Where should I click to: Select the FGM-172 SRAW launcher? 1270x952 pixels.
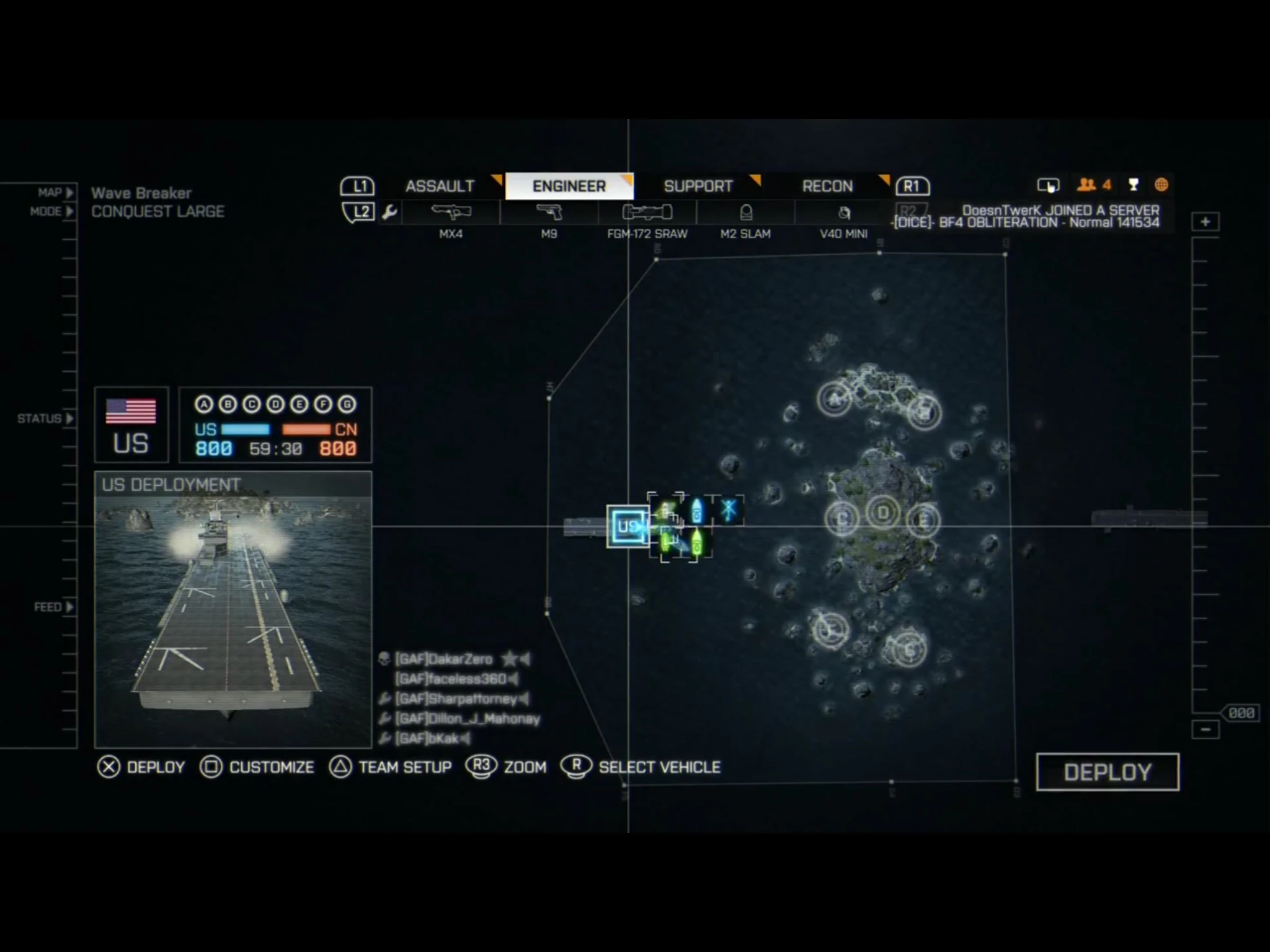646,213
